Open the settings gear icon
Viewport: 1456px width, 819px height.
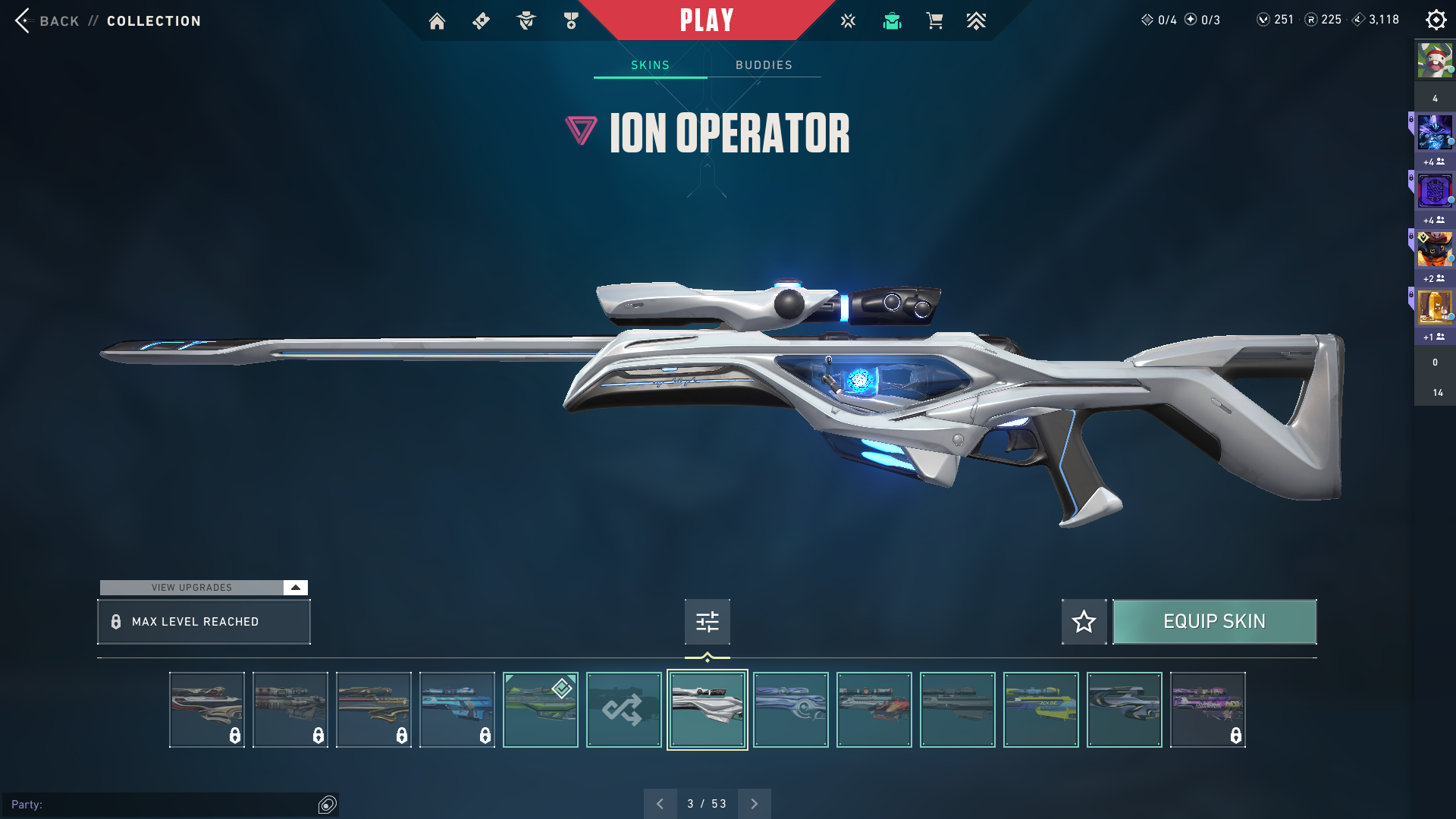(1436, 20)
